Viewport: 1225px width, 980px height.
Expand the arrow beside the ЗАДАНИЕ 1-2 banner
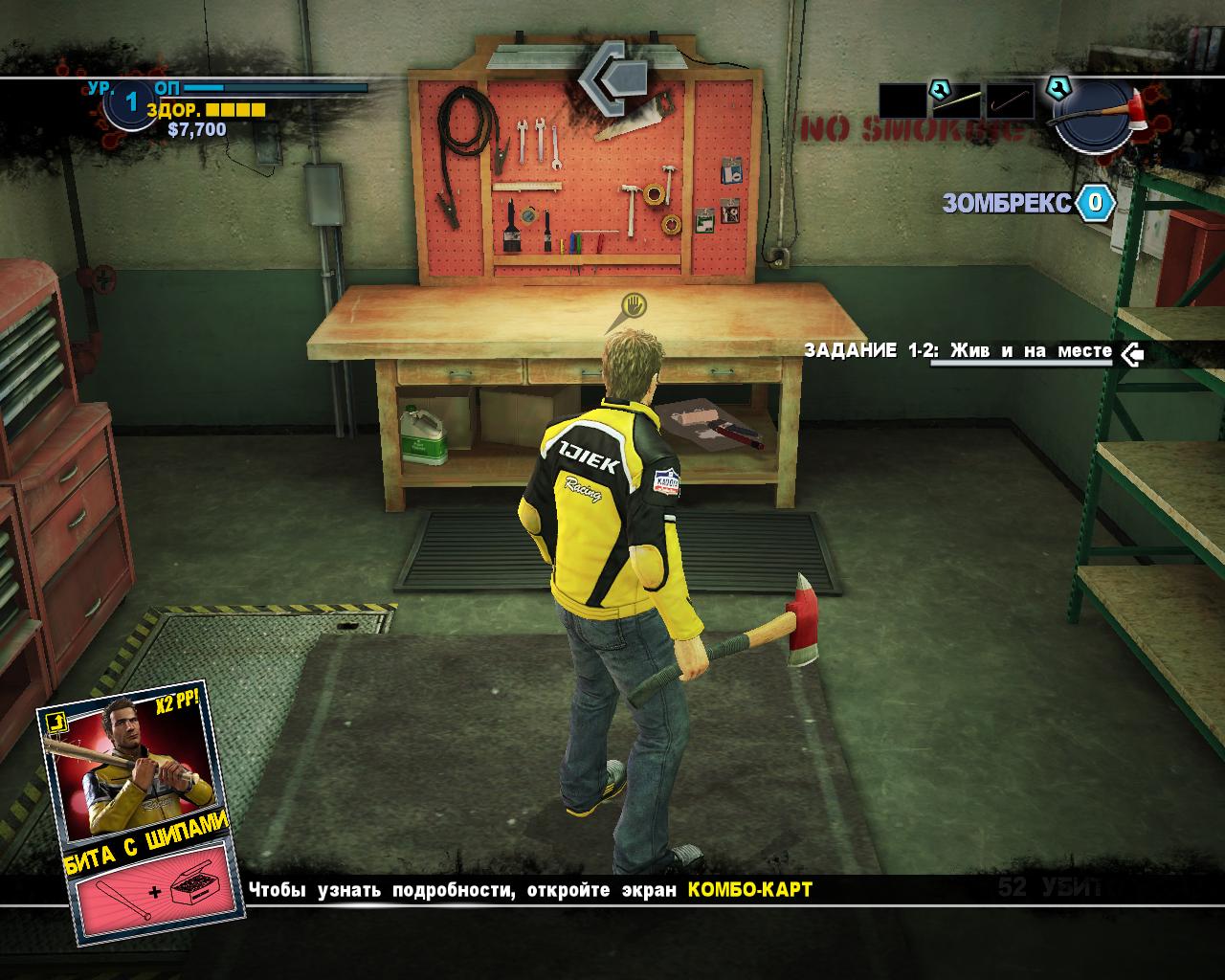[1134, 356]
